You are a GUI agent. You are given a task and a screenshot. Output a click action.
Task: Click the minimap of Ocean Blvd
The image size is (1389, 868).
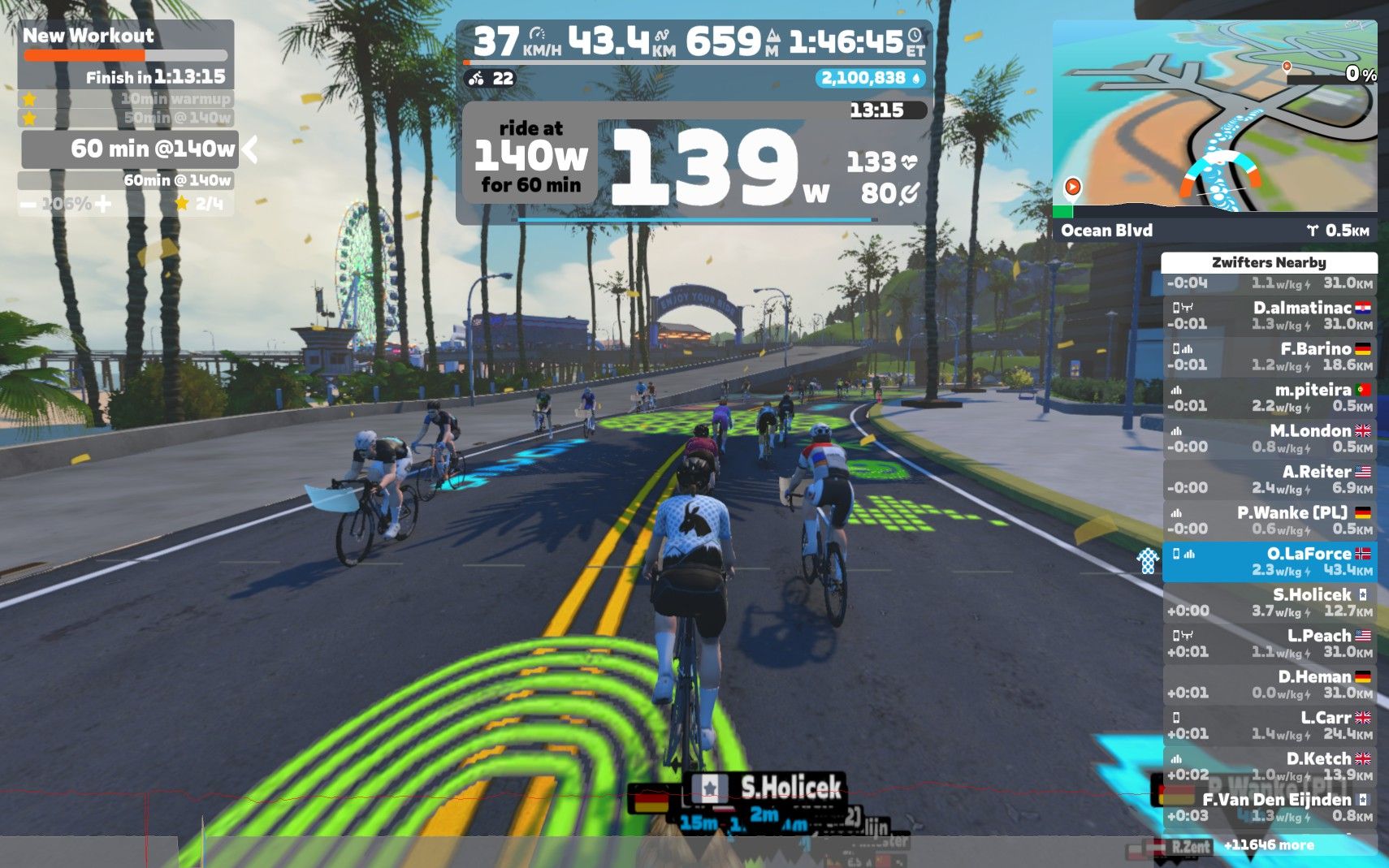(1214, 118)
